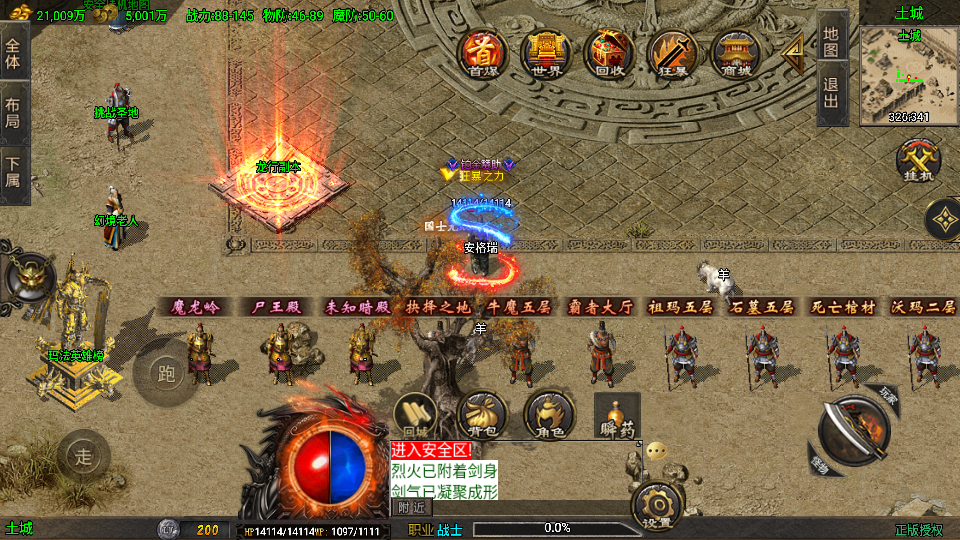Open the 角色 character sheet

click(x=548, y=415)
